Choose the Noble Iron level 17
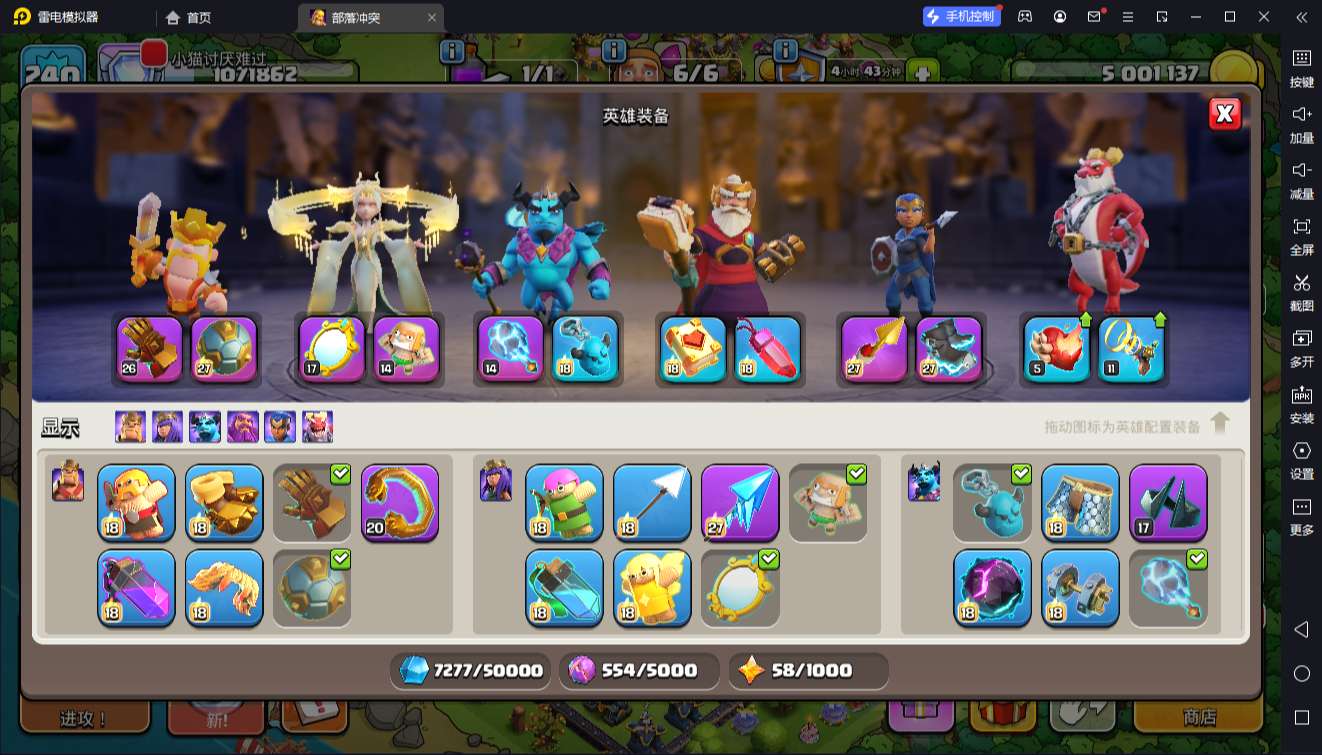Viewport: 1322px width, 755px height. pos(1168,502)
